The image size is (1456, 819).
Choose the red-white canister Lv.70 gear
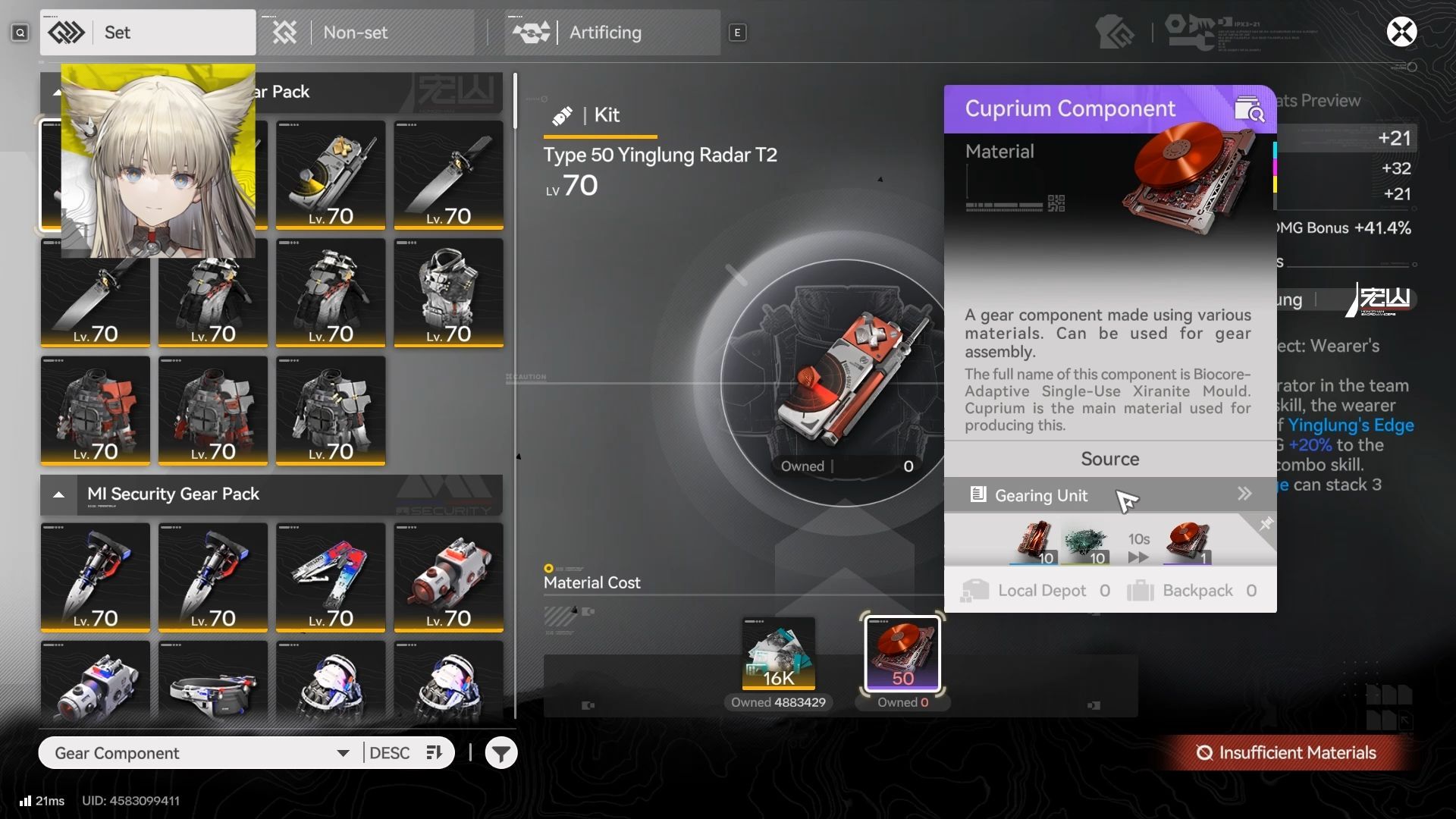point(448,577)
